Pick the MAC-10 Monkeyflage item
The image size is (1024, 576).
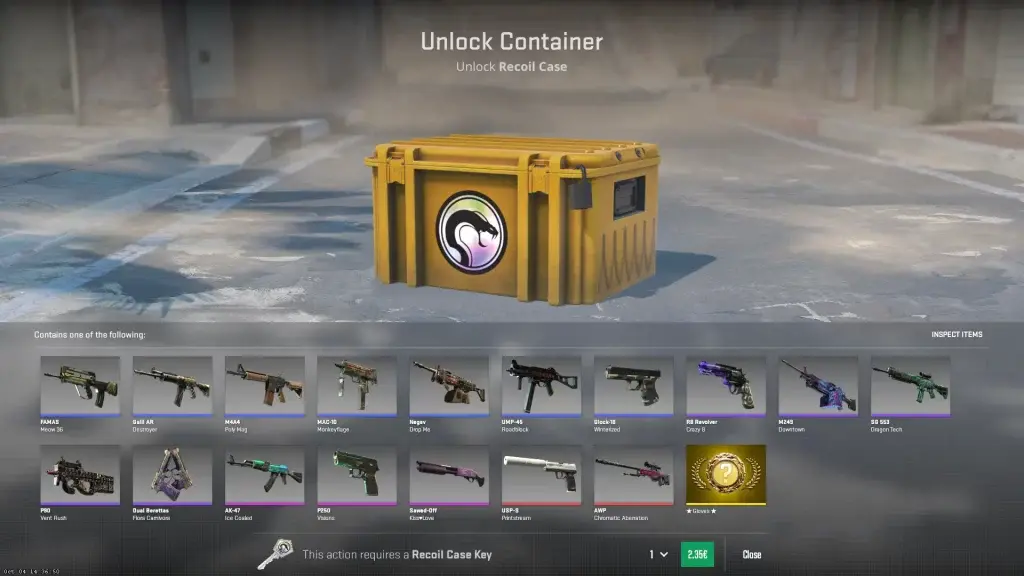coord(357,385)
